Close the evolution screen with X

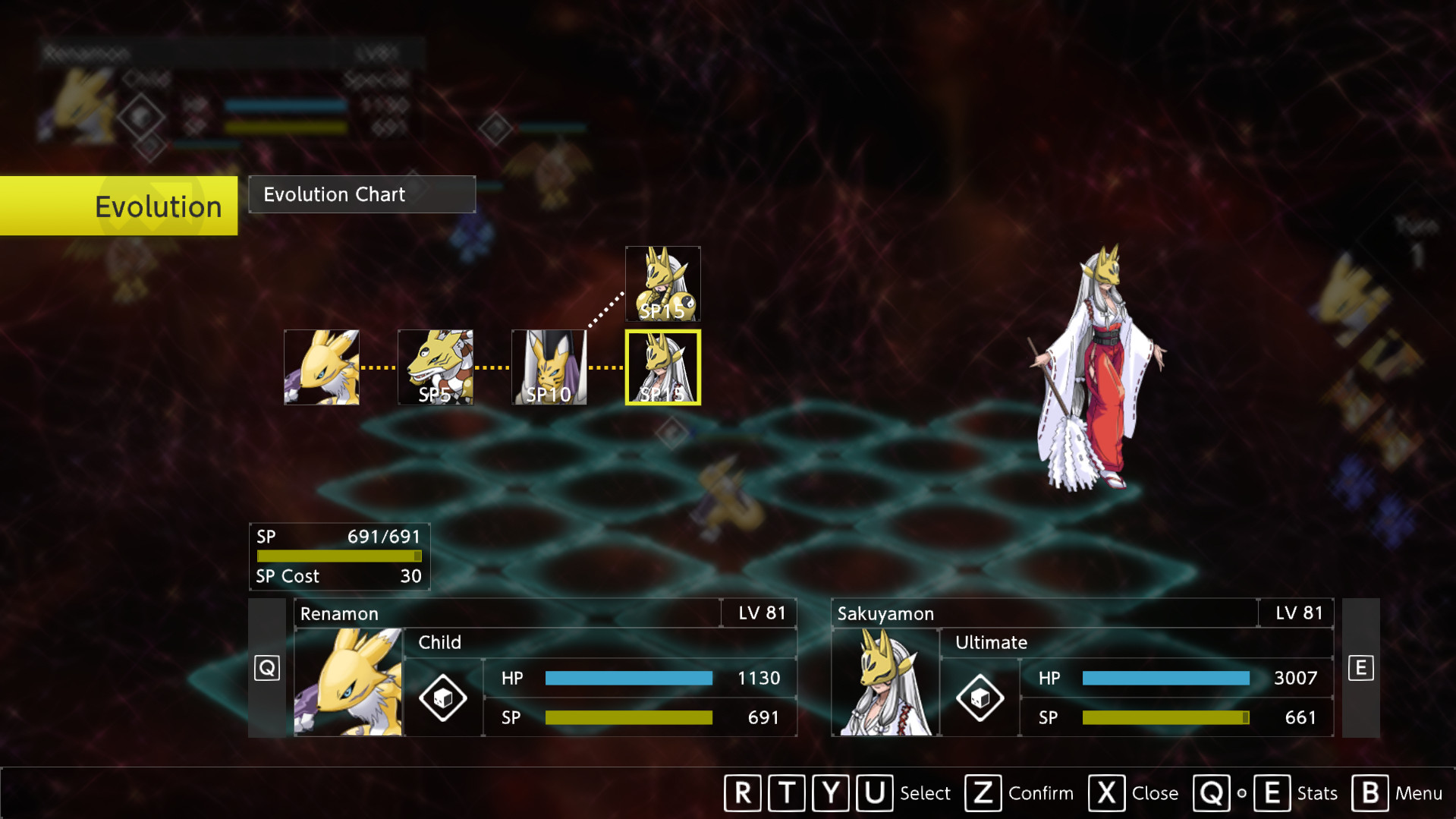pyautogui.click(x=1106, y=793)
